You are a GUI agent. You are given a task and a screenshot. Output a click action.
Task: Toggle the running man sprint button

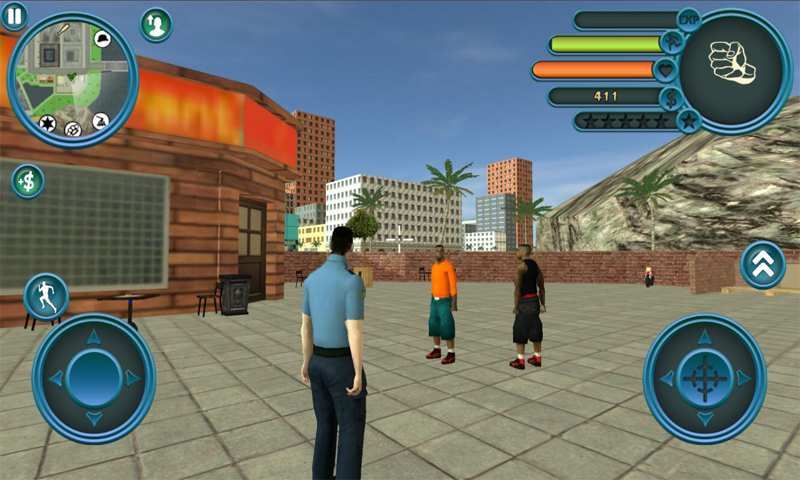pos(46,297)
